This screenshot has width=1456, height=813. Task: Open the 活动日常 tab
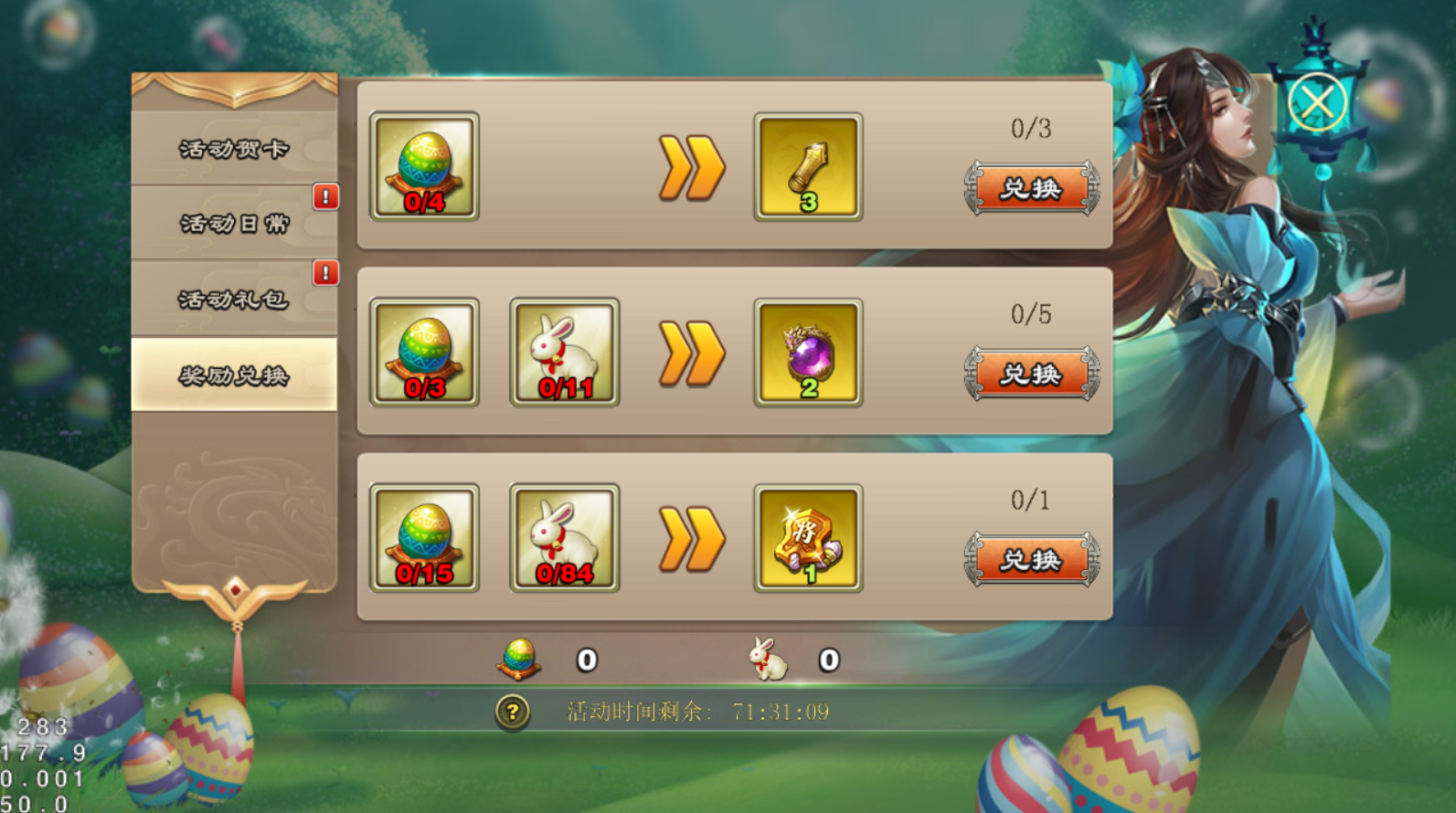pyautogui.click(x=234, y=224)
